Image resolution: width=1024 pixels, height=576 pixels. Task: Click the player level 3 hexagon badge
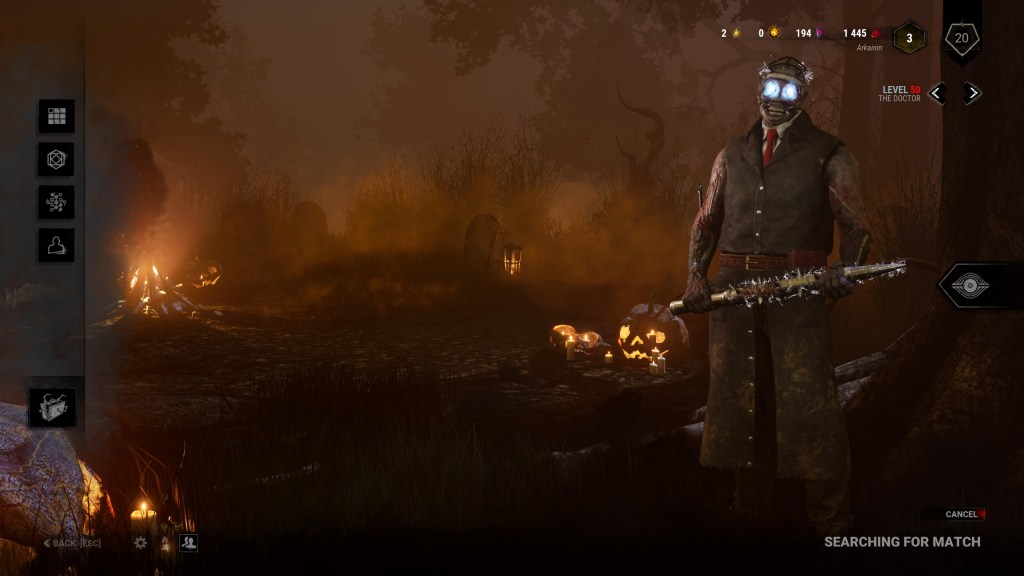pos(909,38)
